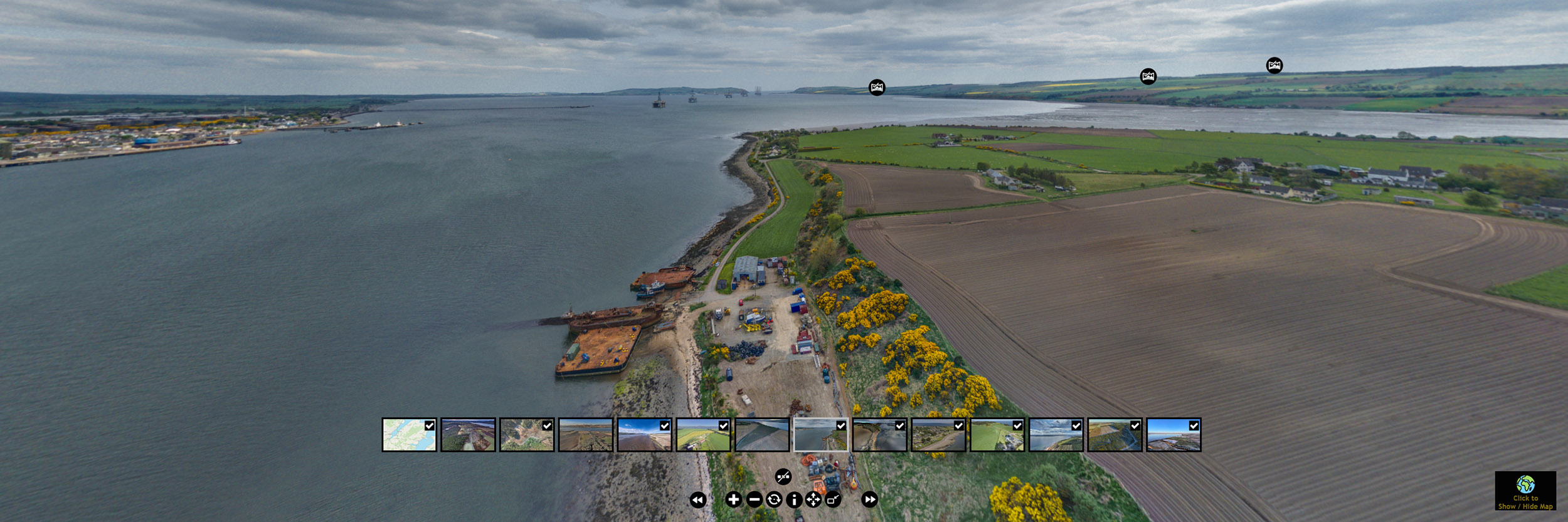Toggle auto-rotation with the circular arrows icon
This screenshot has width=1568, height=522.
(774, 499)
